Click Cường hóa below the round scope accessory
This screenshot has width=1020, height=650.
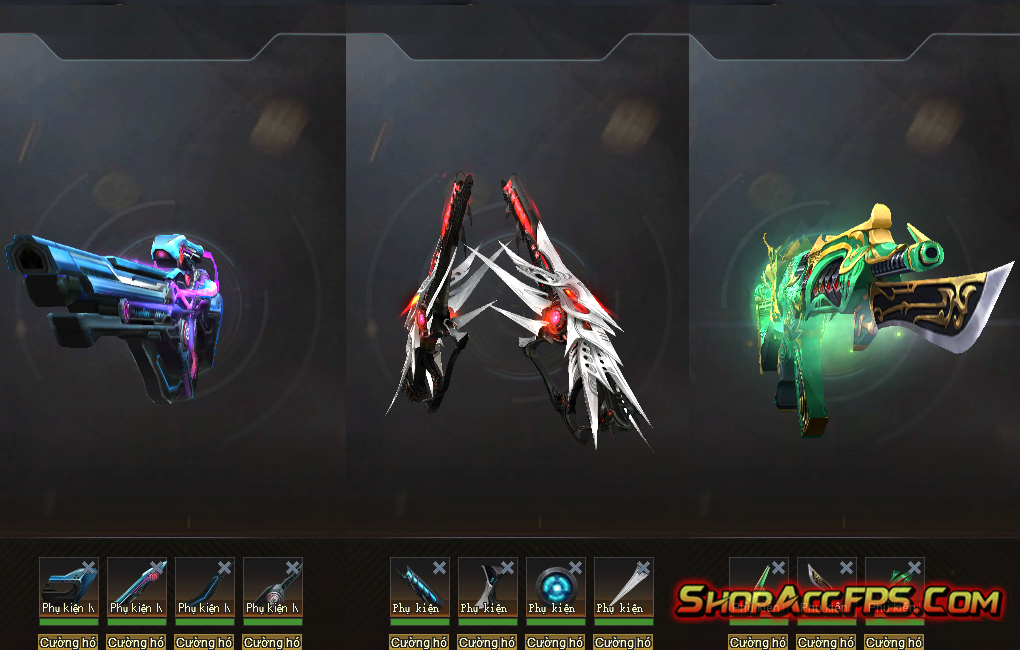click(272, 642)
